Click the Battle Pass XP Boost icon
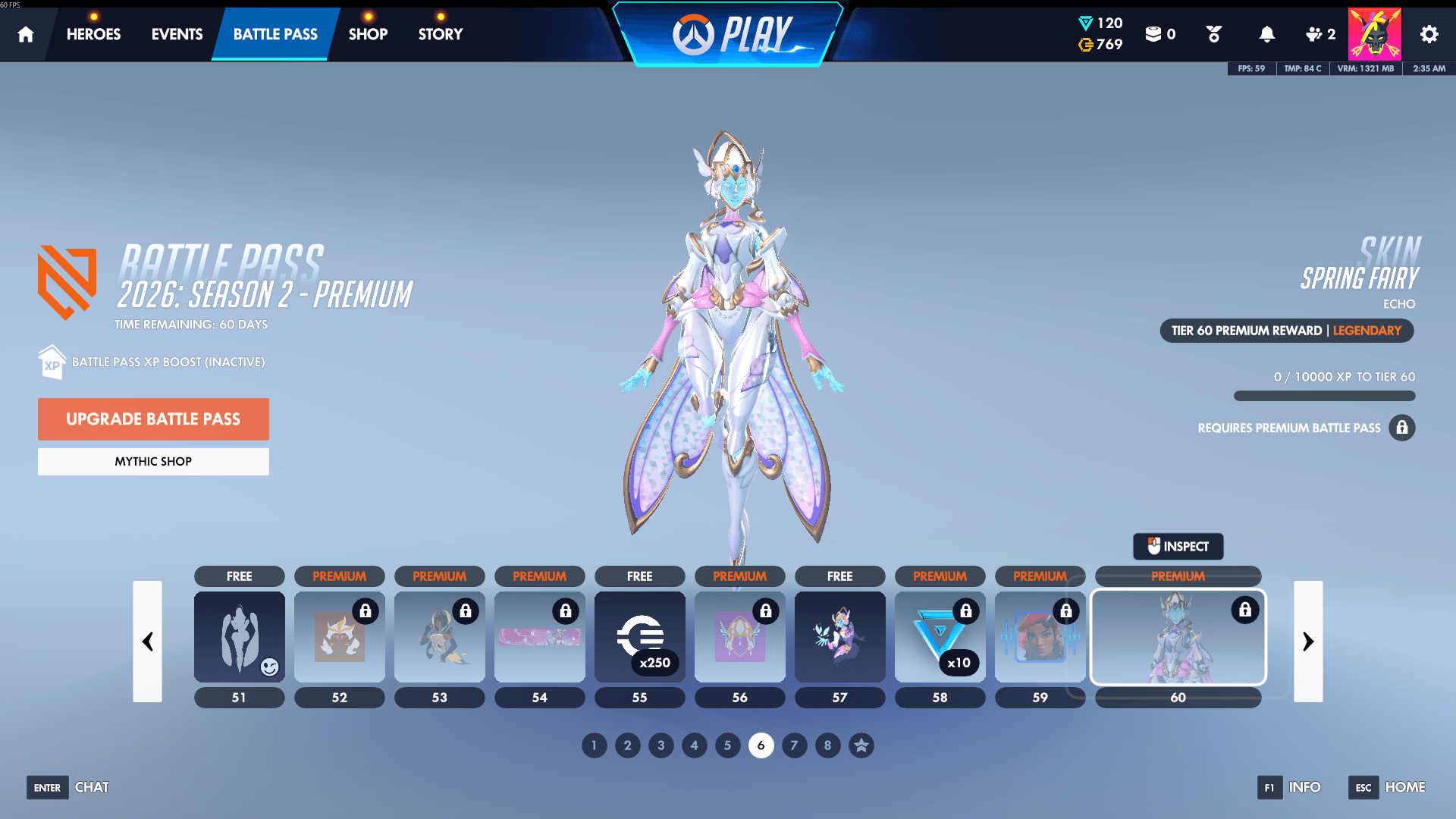The height and width of the screenshot is (819, 1456). pyautogui.click(x=51, y=362)
